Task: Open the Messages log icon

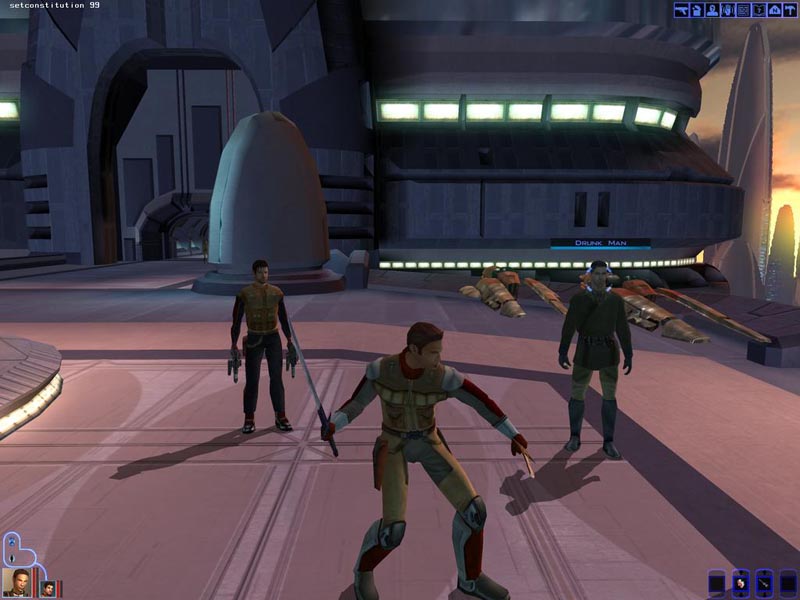Action: coord(743,10)
